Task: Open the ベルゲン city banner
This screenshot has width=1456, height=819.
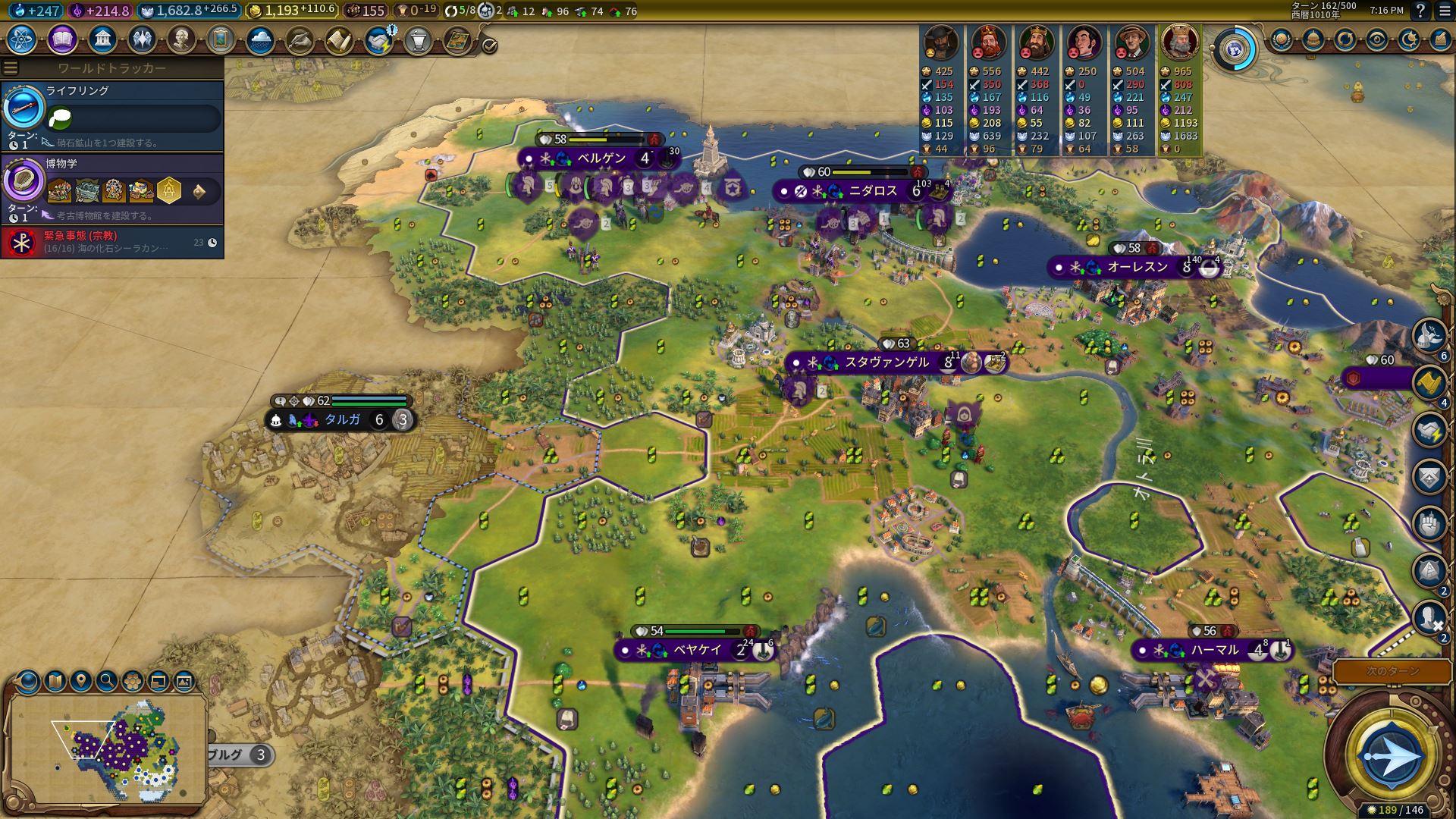Action: [599, 158]
